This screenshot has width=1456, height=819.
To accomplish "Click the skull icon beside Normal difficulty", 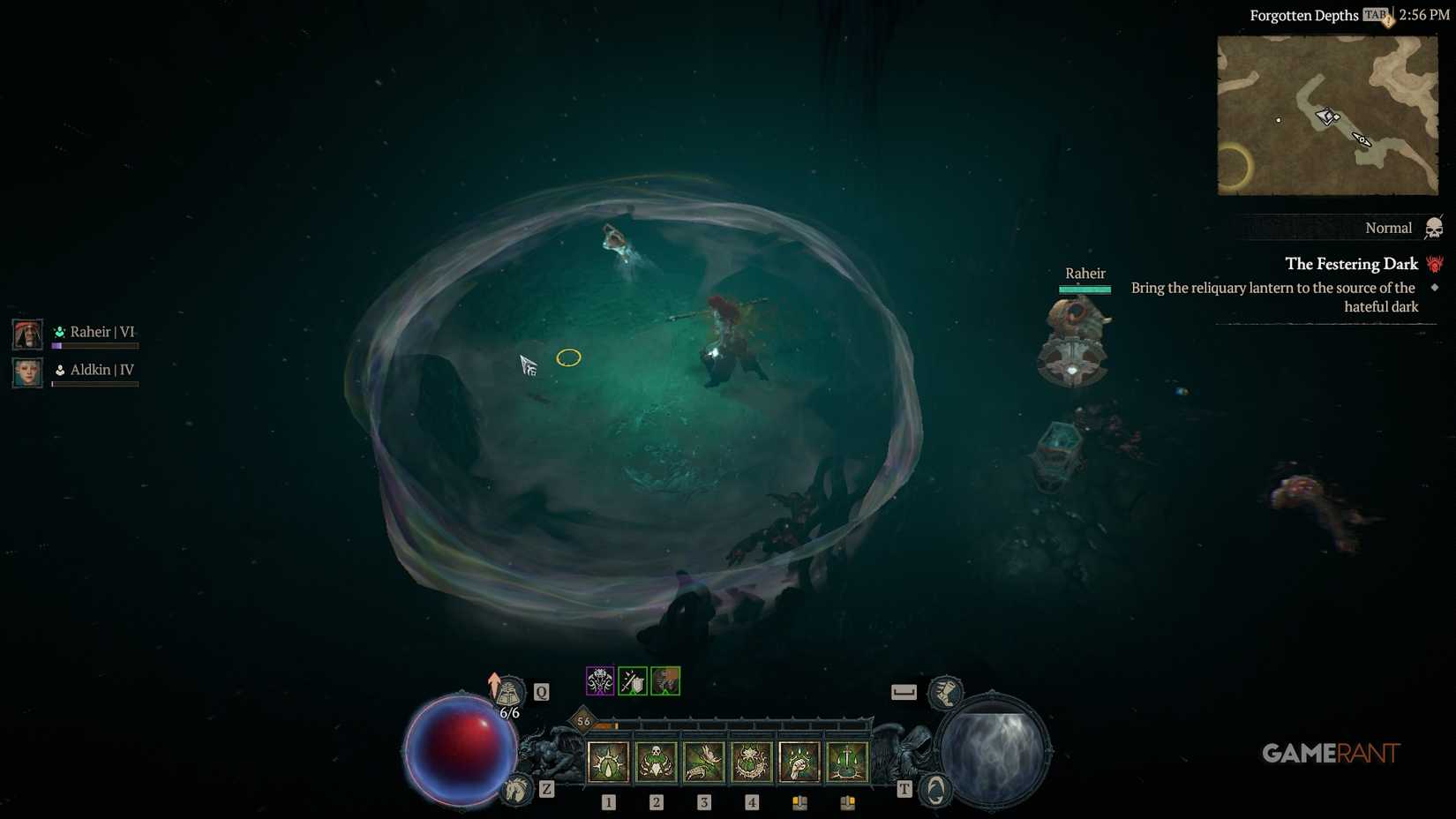I will point(1434,227).
